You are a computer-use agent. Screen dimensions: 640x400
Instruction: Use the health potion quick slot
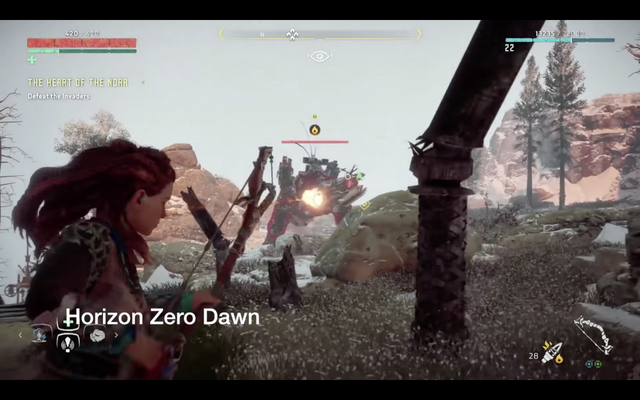pos(67,343)
